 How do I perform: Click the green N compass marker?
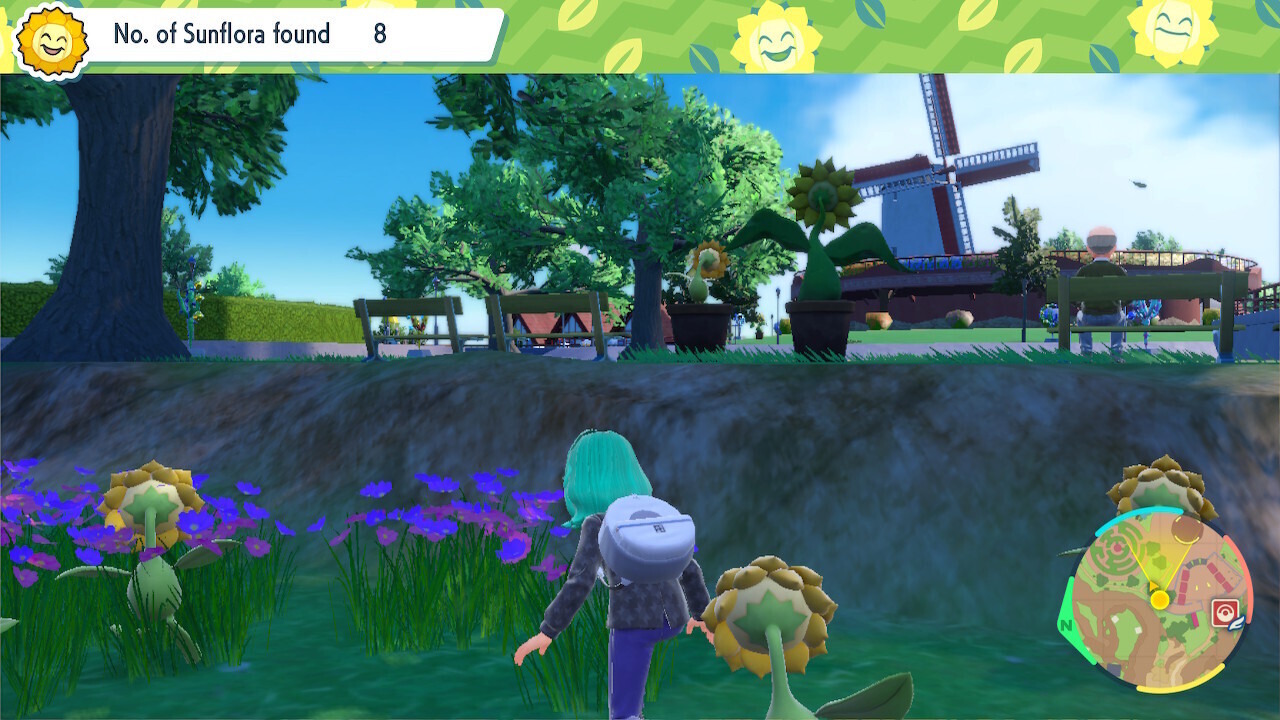click(1066, 626)
